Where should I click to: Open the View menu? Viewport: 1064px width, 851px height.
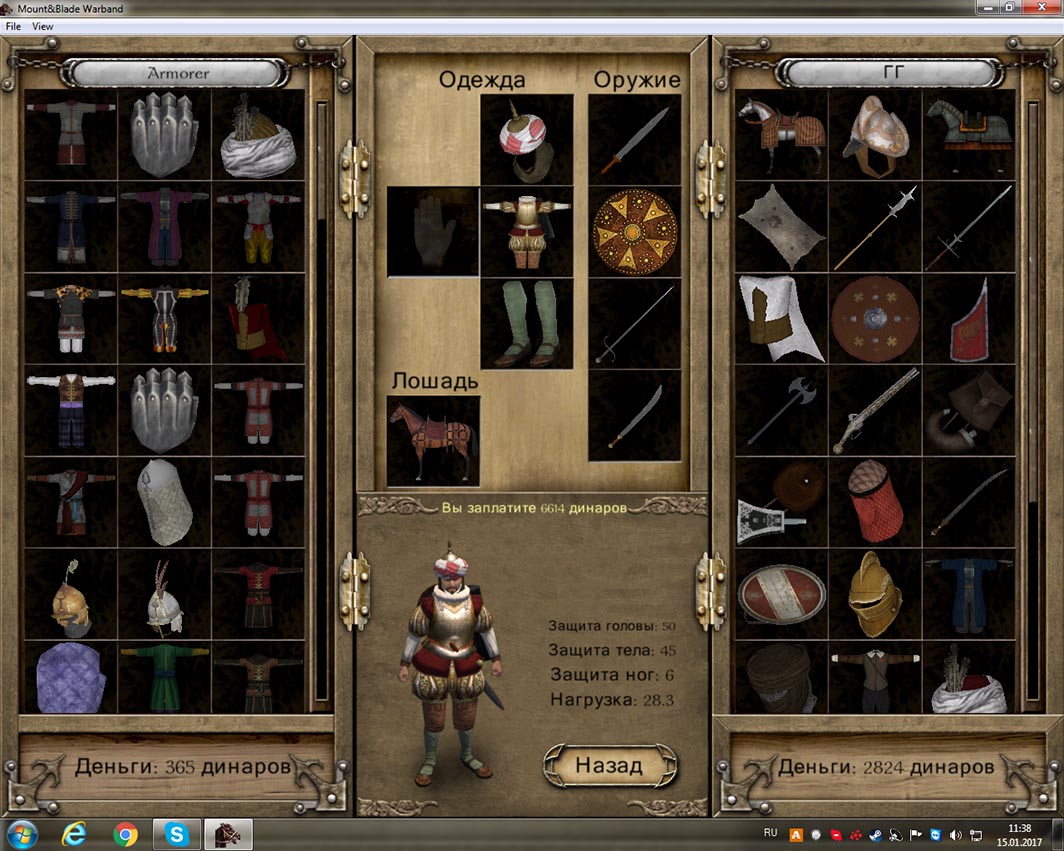(x=43, y=27)
